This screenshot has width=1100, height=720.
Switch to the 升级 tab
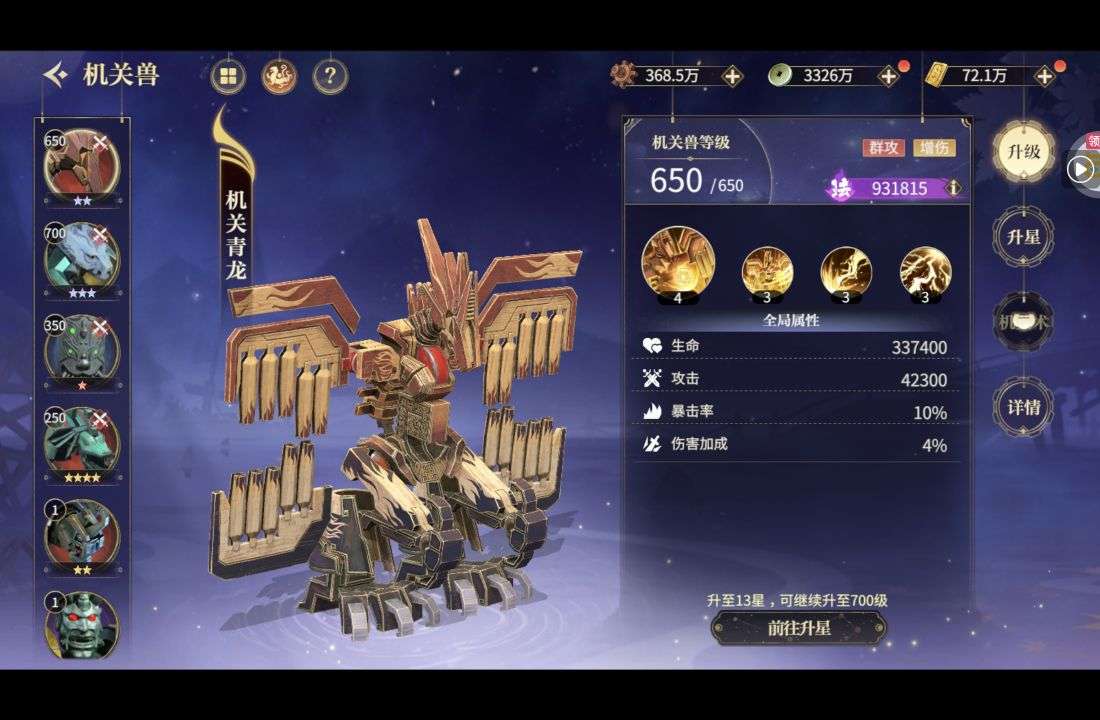coord(1023,152)
